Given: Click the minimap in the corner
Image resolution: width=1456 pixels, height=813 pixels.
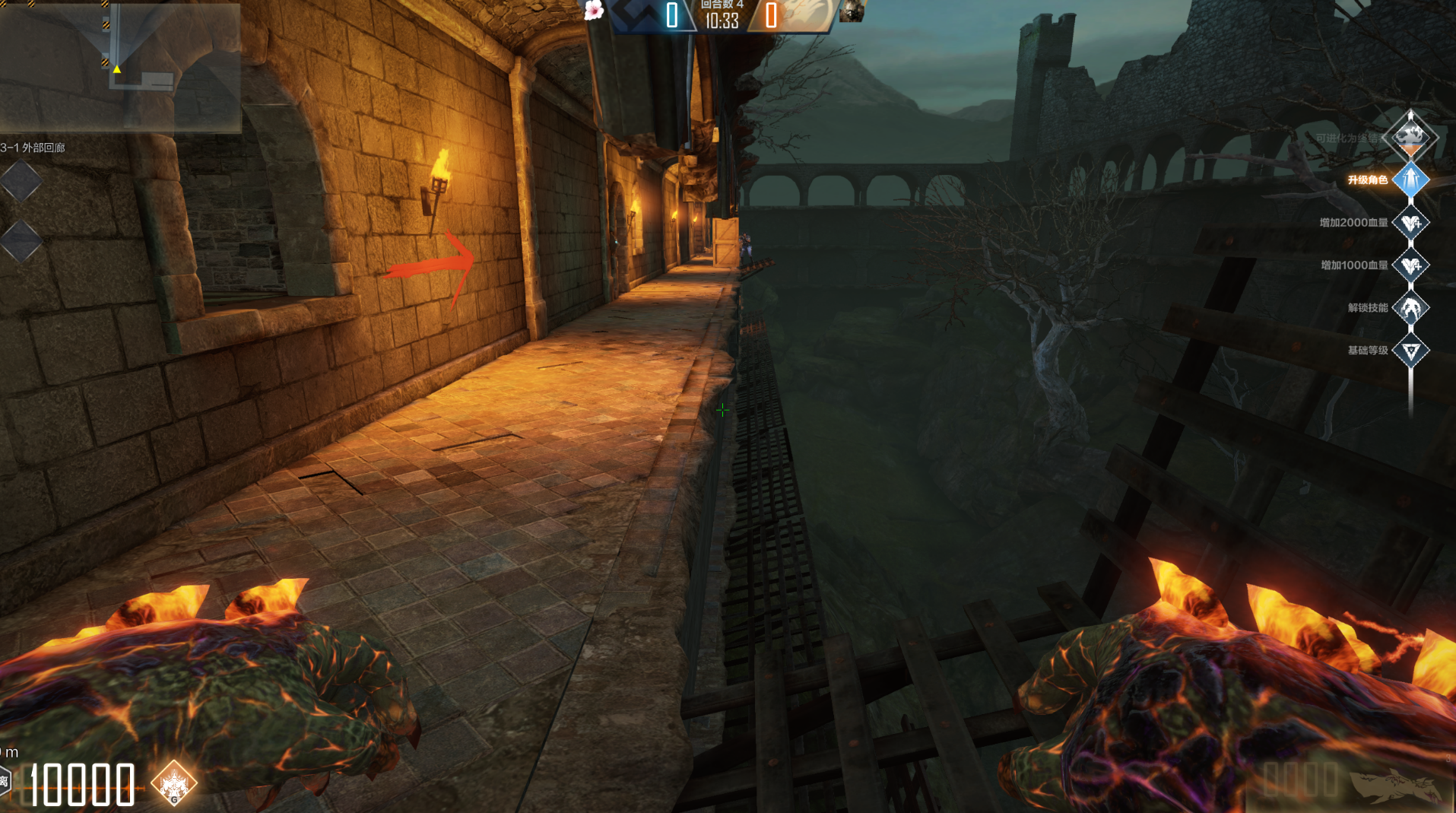Looking at the screenshot, I should [120, 67].
